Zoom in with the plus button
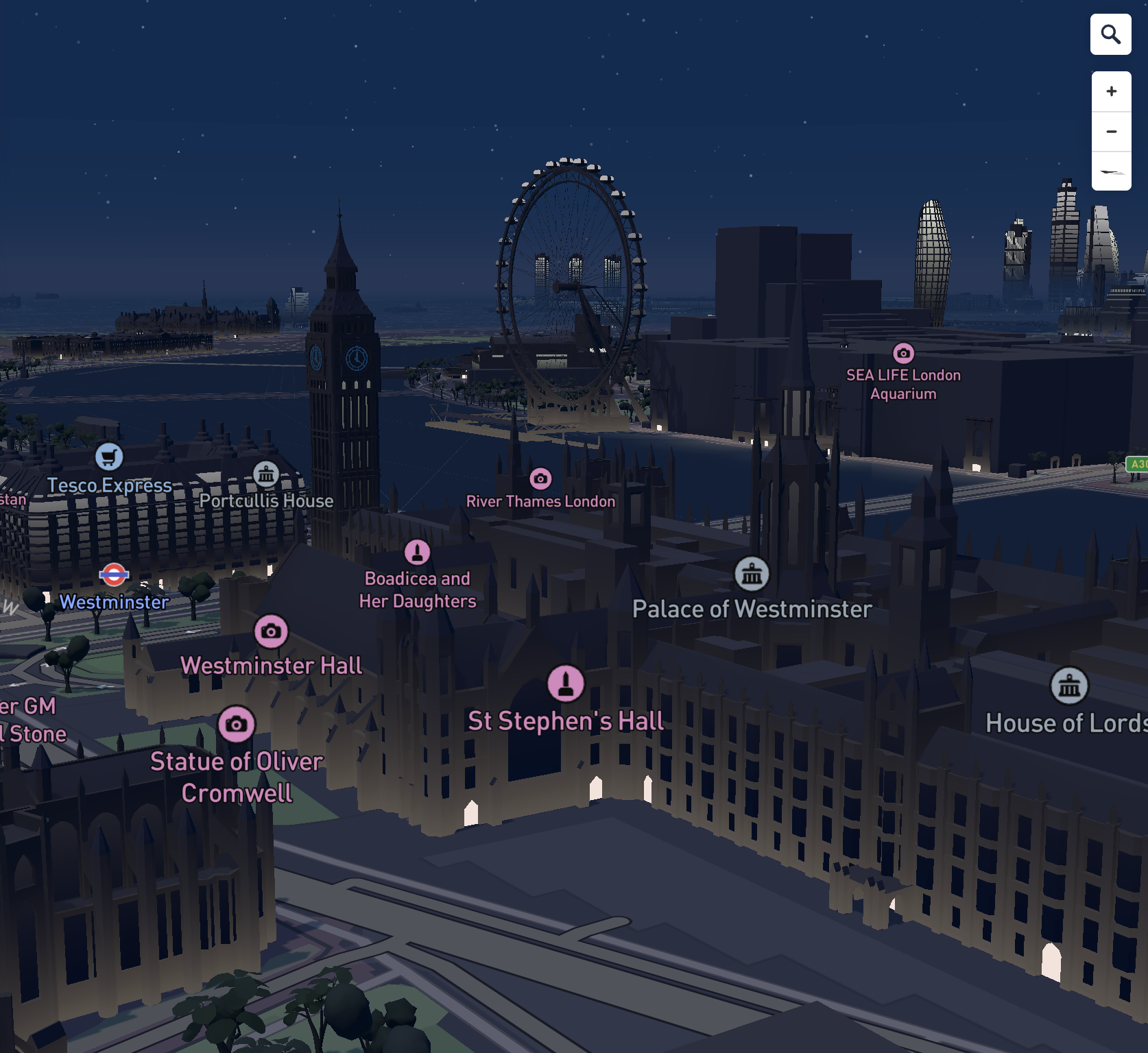 [x=1111, y=92]
